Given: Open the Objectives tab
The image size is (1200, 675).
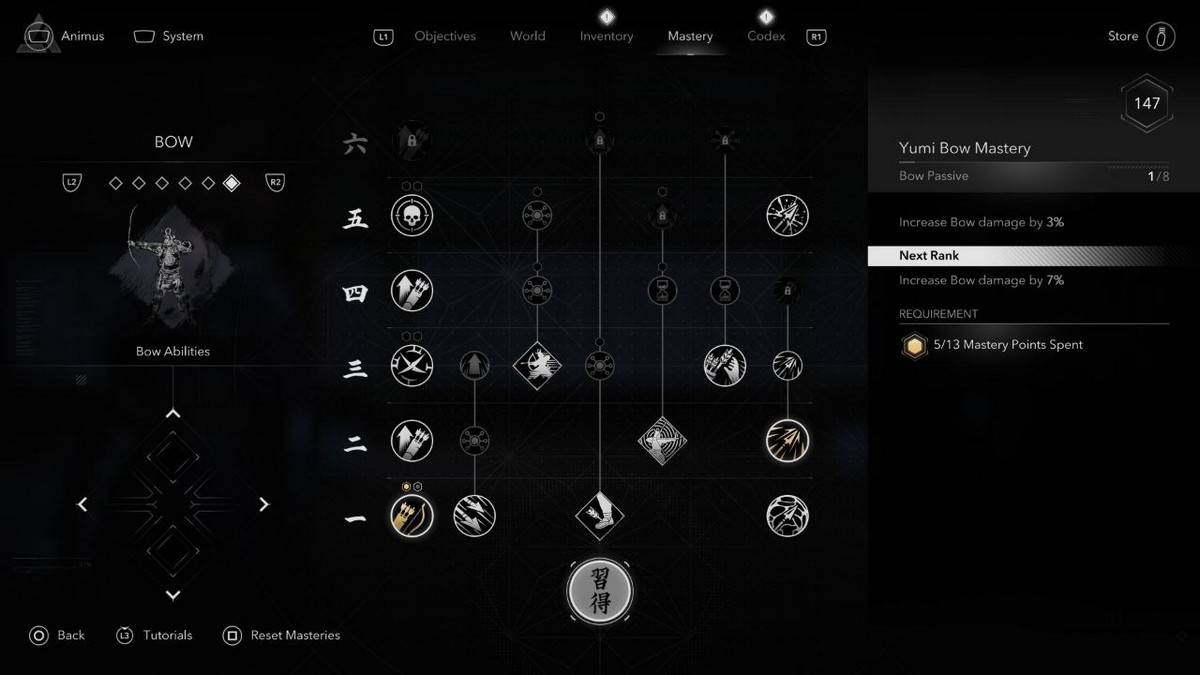Looking at the screenshot, I should [445, 36].
